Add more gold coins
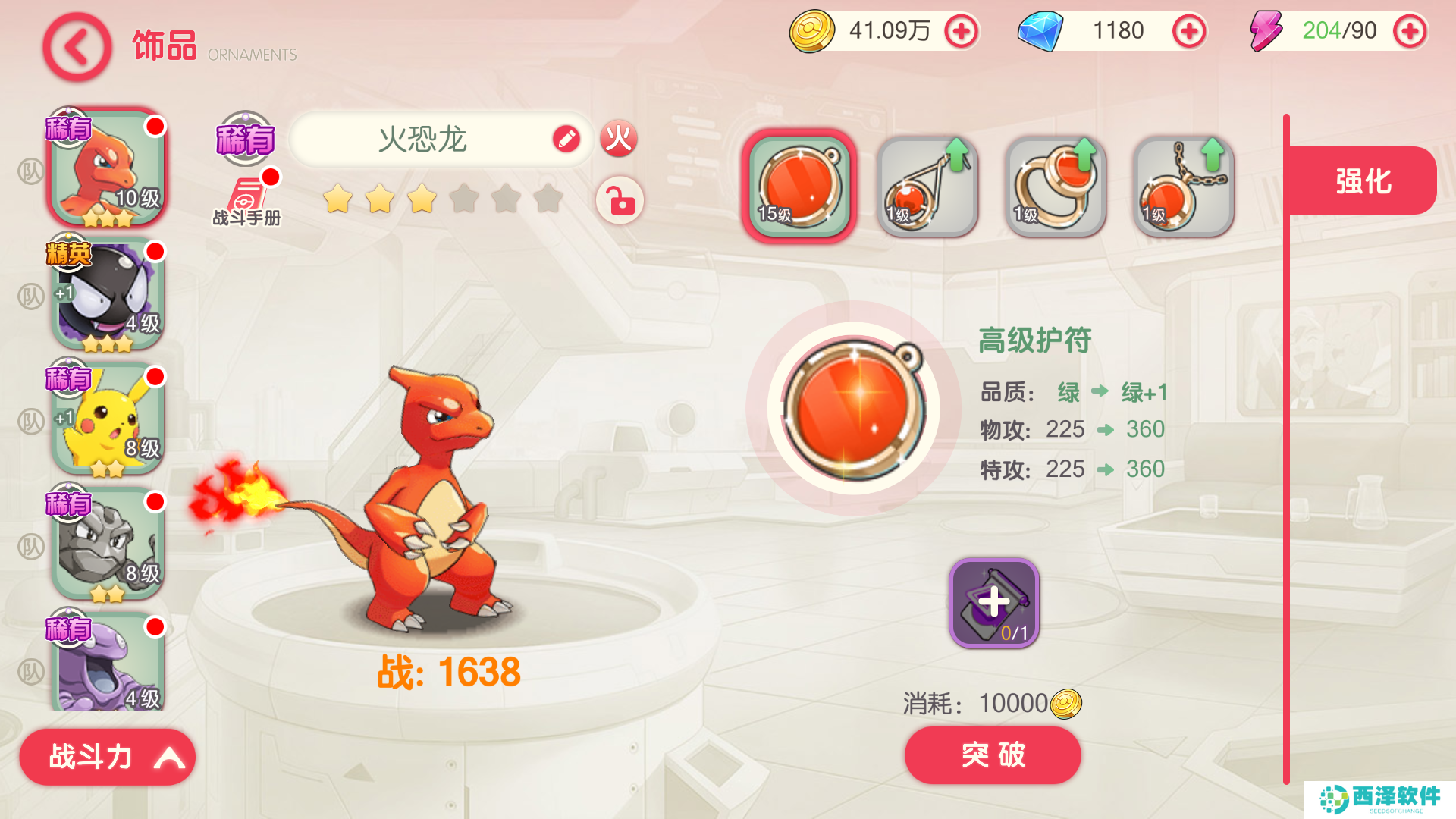 pyautogui.click(x=962, y=31)
